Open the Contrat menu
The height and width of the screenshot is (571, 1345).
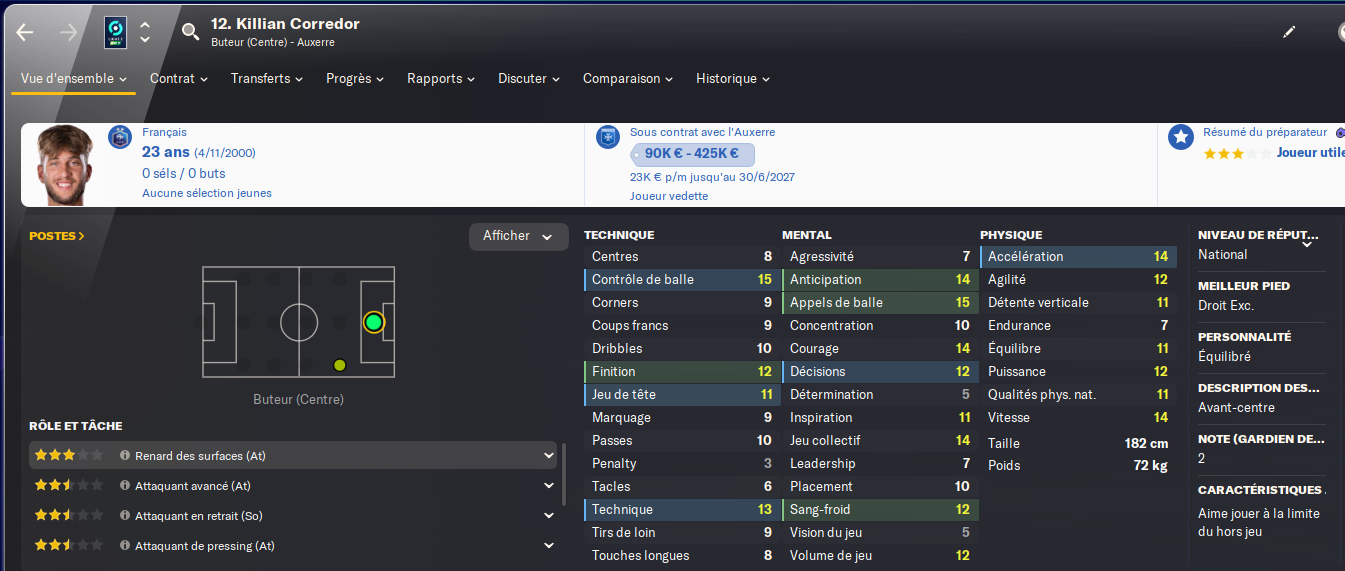coord(179,79)
